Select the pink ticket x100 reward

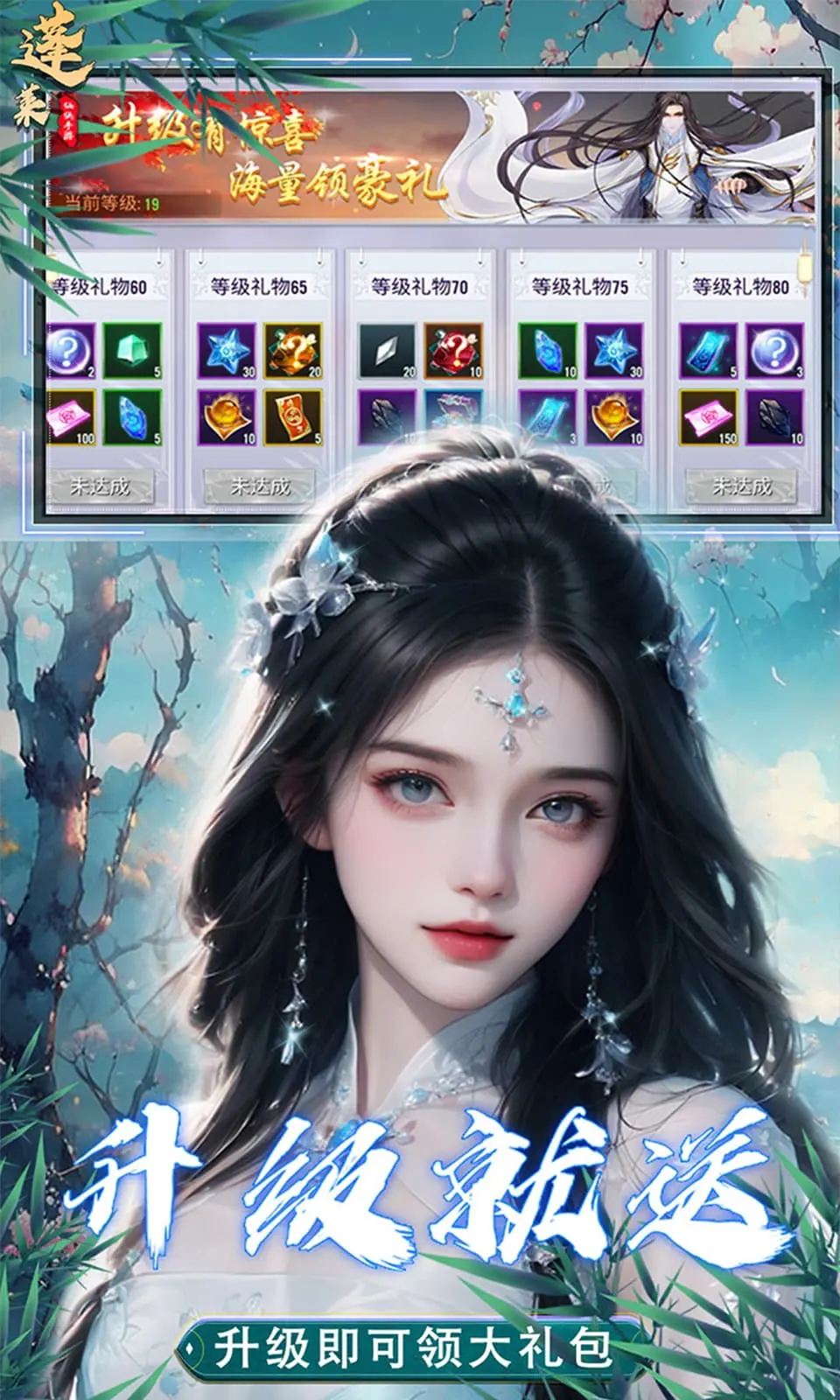pos(72,417)
